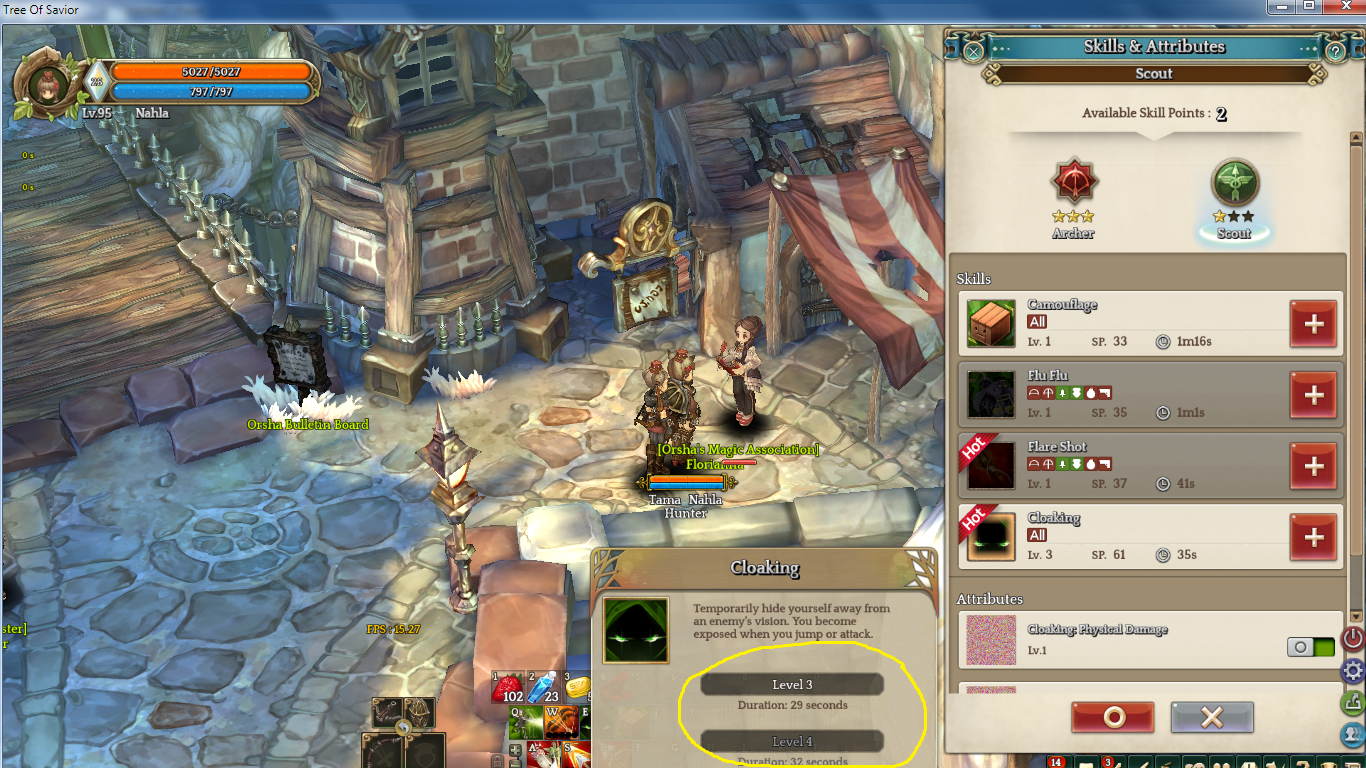1366x768 pixels.
Task: Open the Skills & Attributes help button
Action: (x=1335, y=49)
